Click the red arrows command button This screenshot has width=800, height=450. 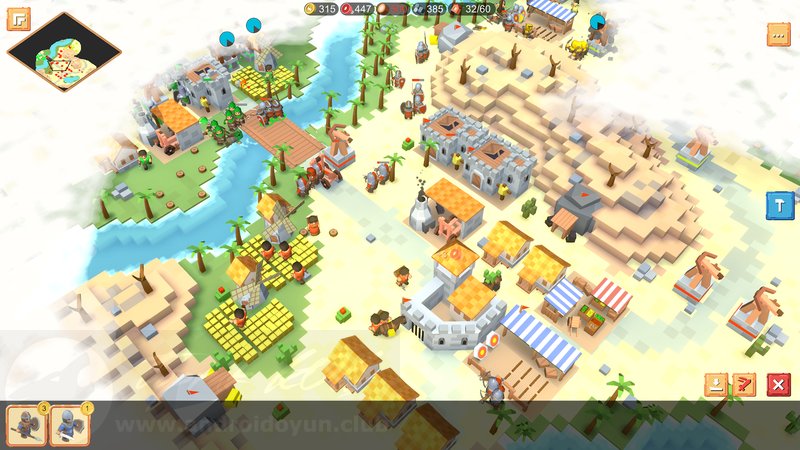[x=744, y=384]
